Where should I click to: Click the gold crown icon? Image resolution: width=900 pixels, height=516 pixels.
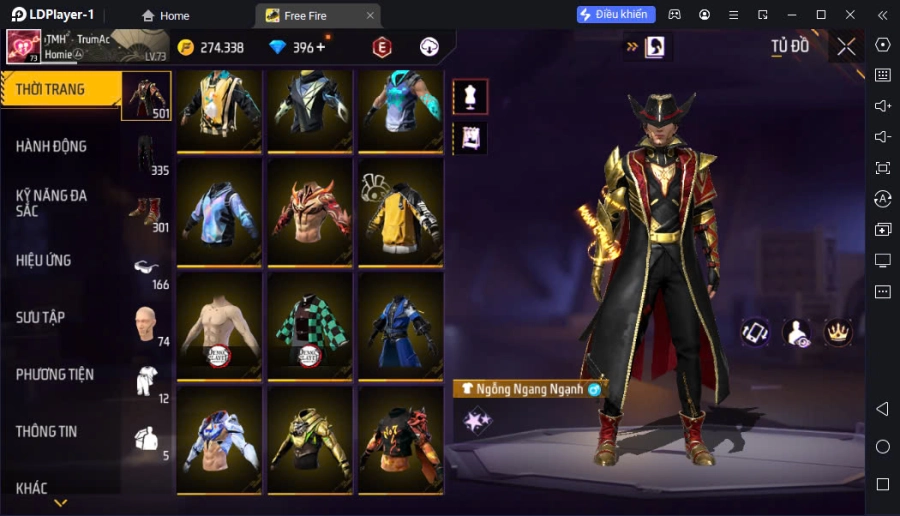(836, 333)
